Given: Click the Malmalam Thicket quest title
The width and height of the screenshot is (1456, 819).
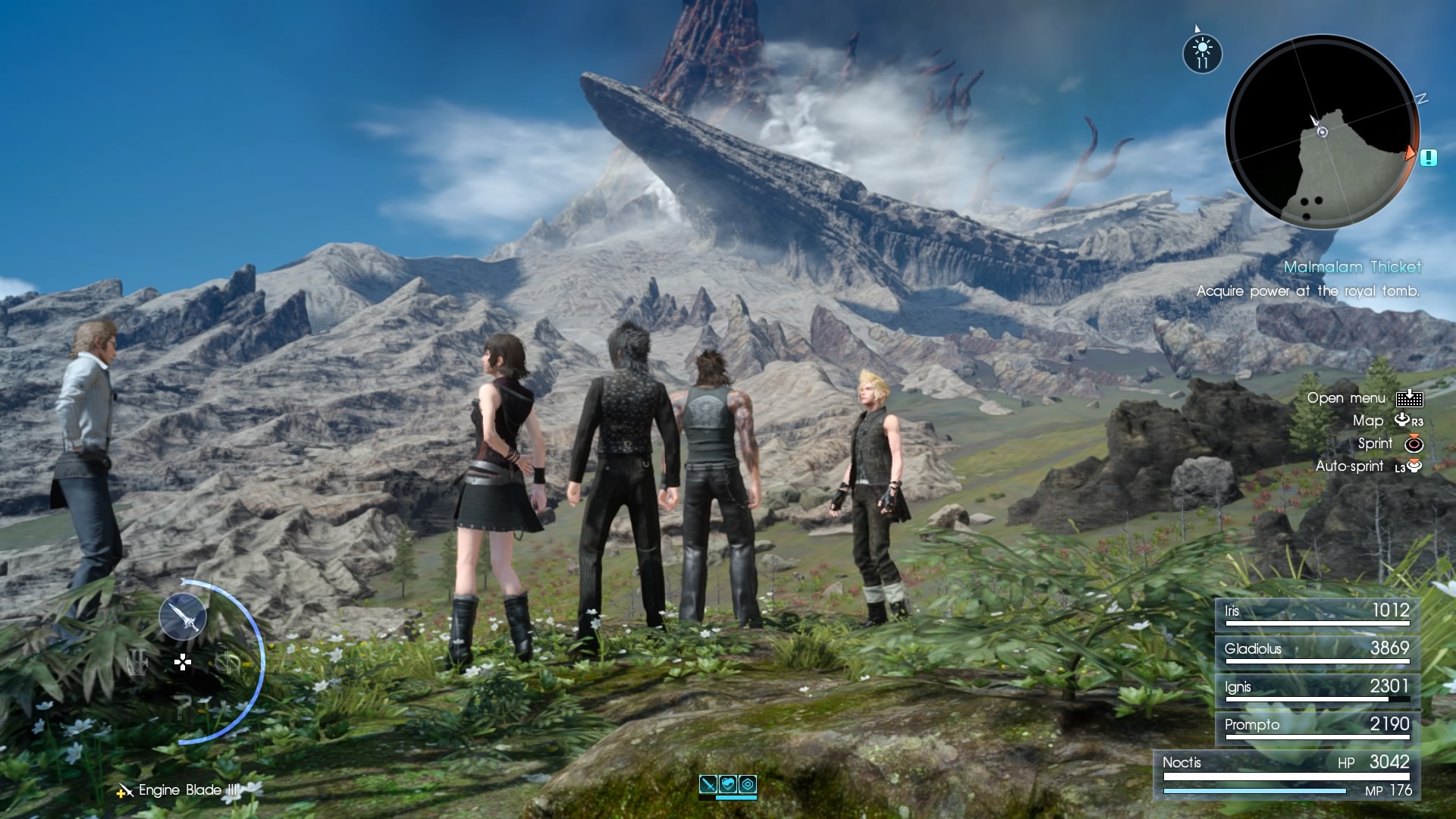Looking at the screenshot, I should pyautogui.click(x=1354, y=267).
